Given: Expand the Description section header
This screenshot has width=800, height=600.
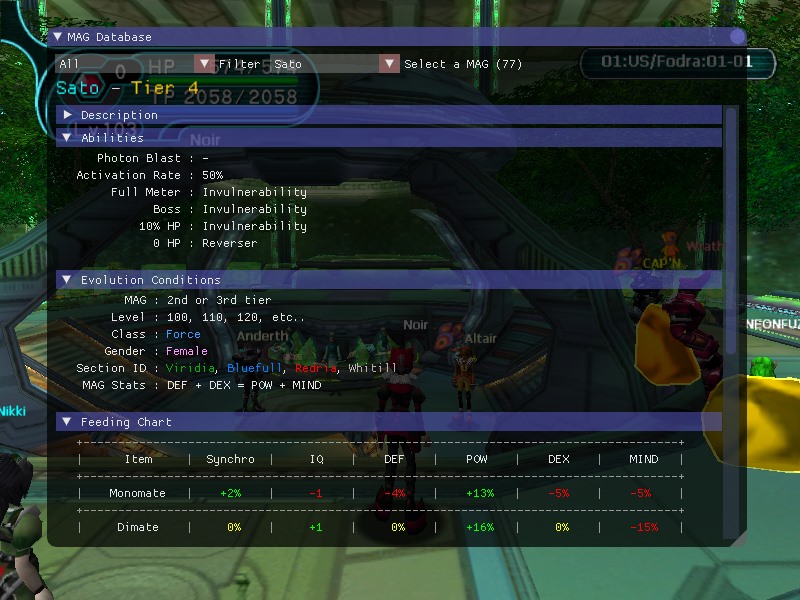Looking at the screenshot, I should (x=67, y=115).
